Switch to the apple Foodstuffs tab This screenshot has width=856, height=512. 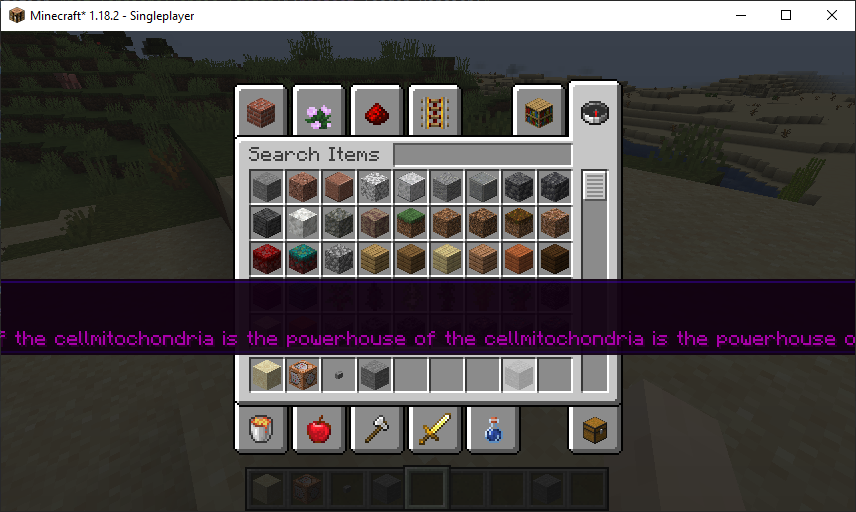(x=319, y=429)
